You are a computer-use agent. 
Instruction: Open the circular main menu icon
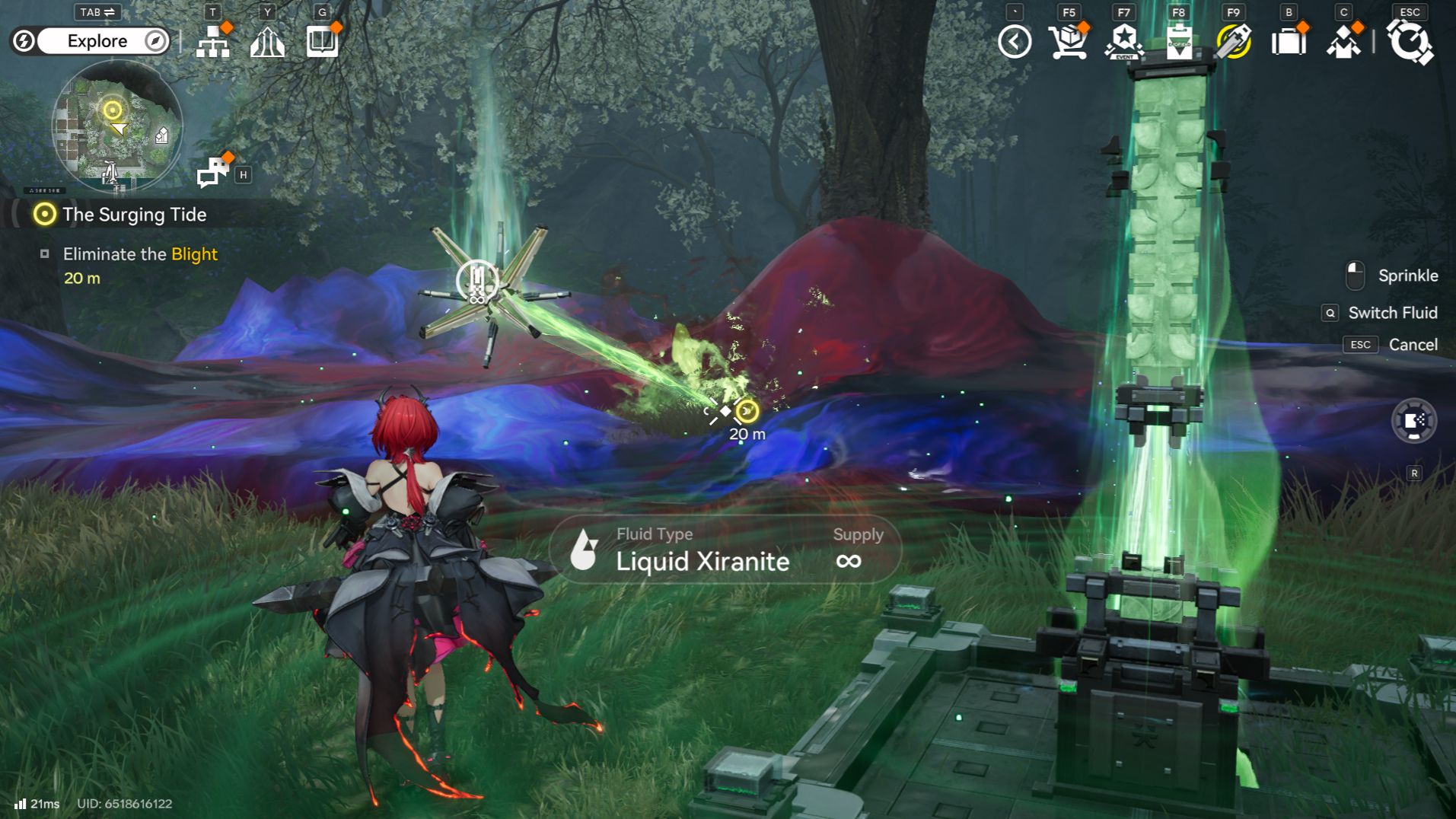pos(1410,42)
